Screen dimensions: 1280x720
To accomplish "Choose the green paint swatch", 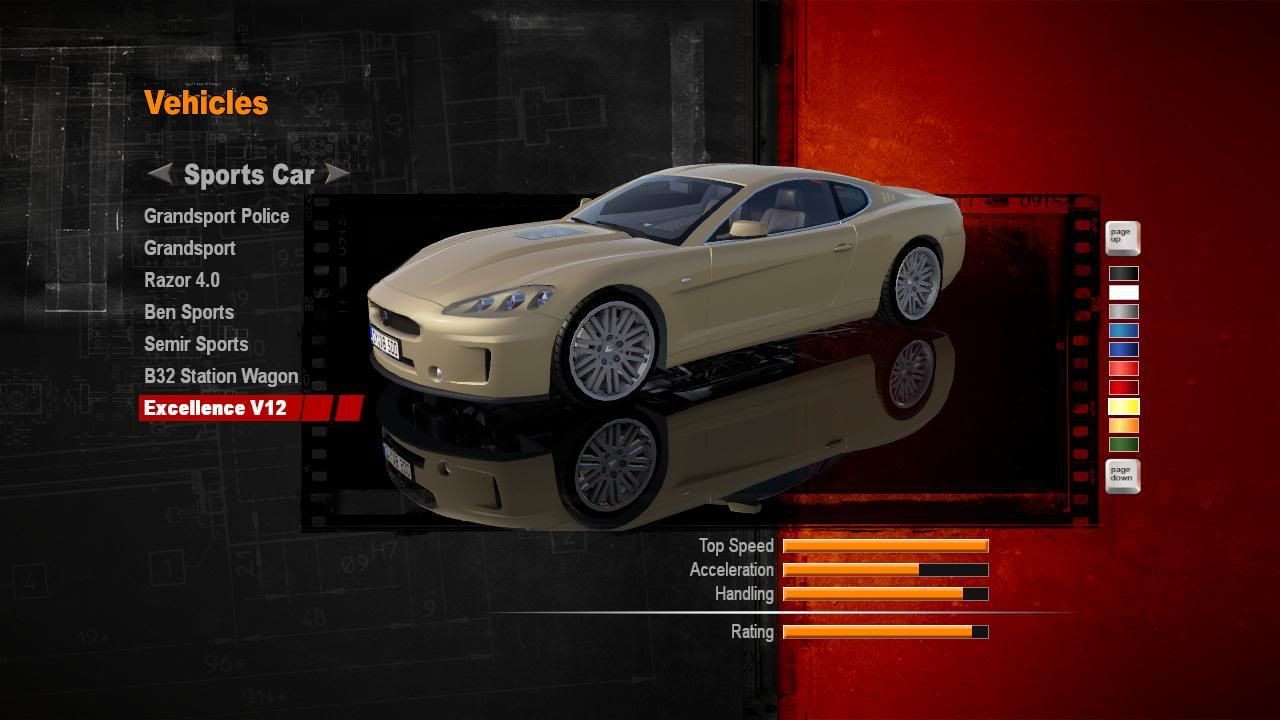I will coord(1123,445).
